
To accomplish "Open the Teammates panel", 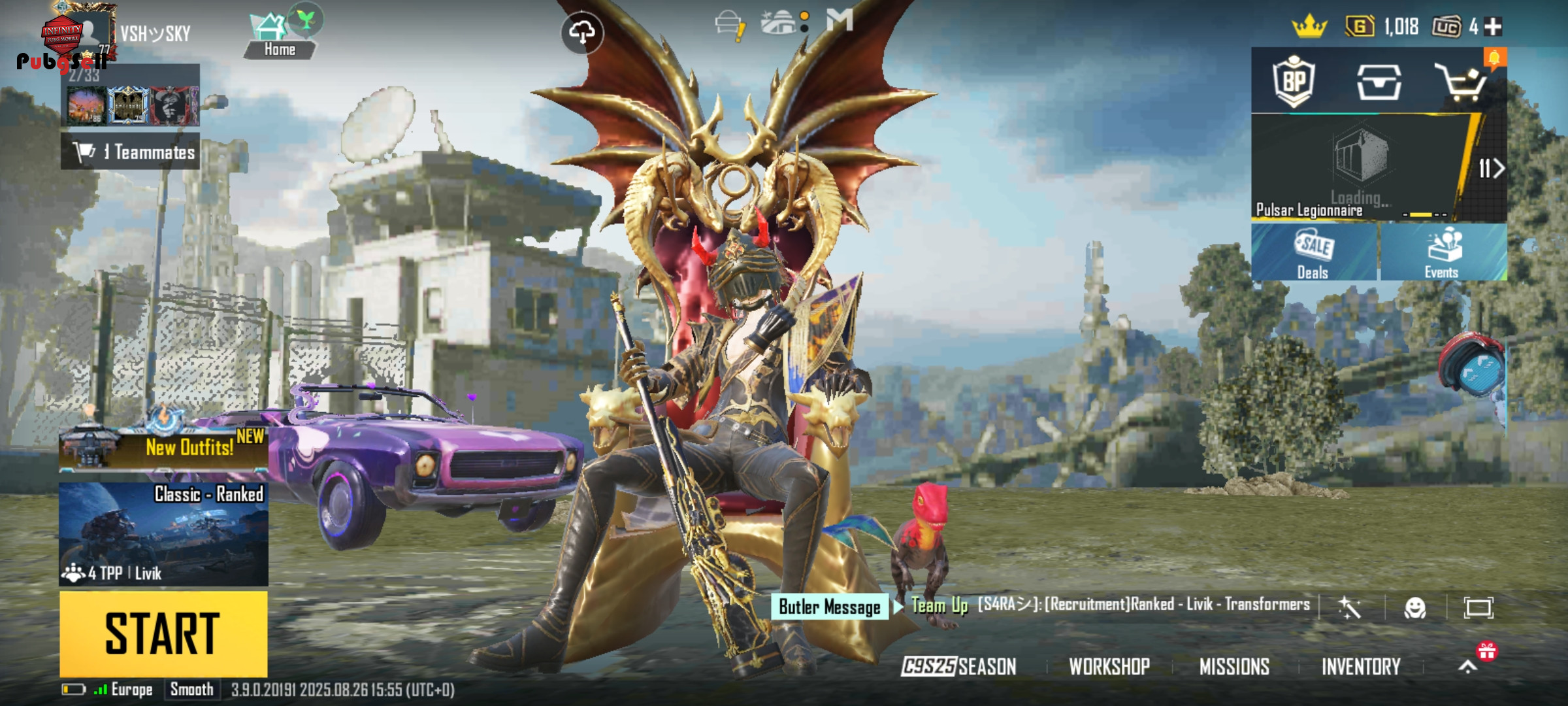I will (x=131, y=152).
